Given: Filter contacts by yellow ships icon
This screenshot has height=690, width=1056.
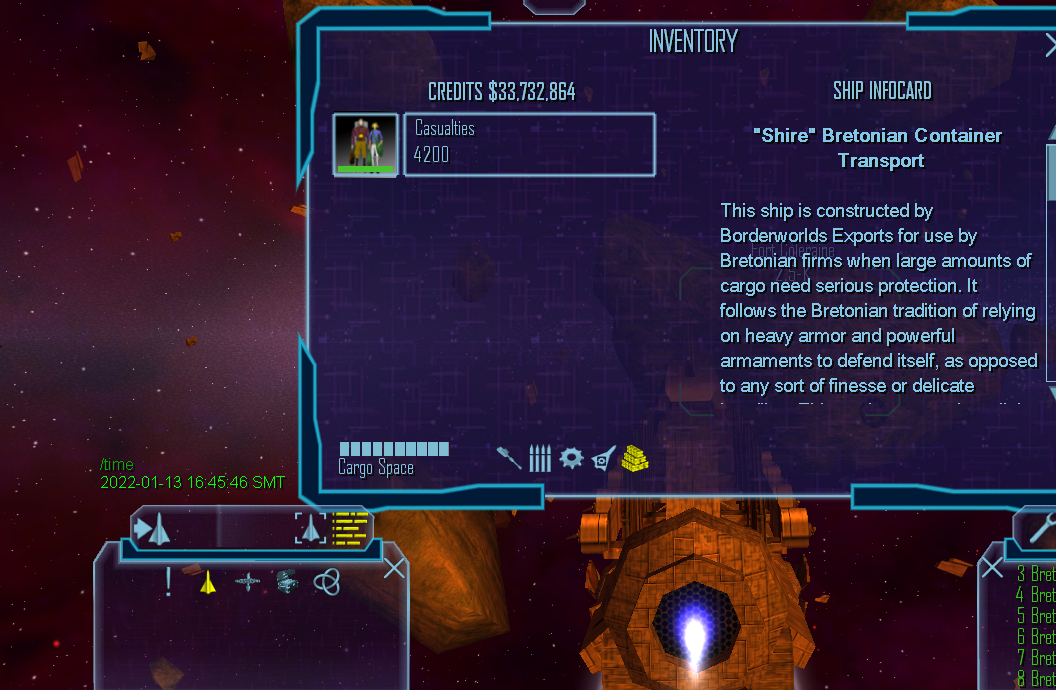Looking at the screenshot, I should 208,581.
